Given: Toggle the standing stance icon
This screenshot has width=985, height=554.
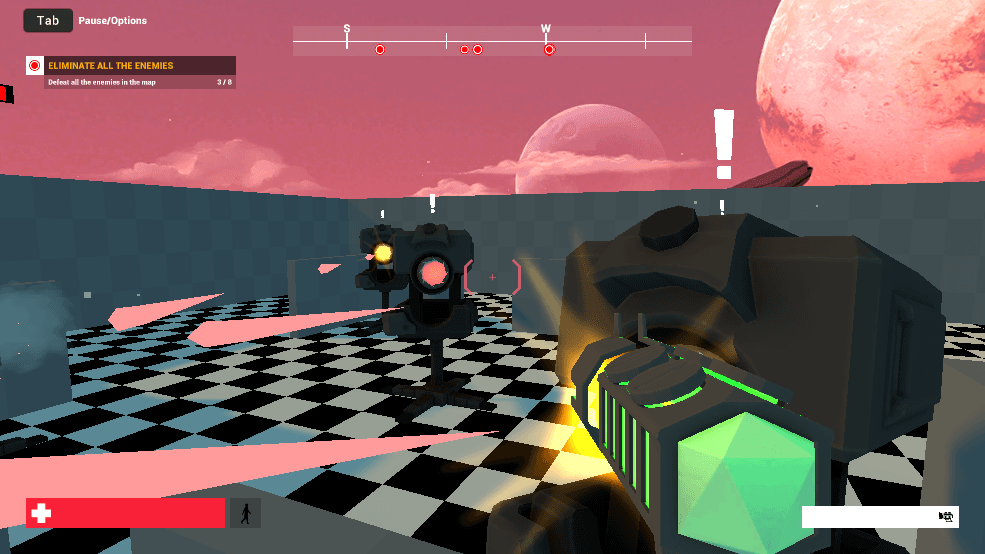Looking at the screenshot, I should 245,513.
